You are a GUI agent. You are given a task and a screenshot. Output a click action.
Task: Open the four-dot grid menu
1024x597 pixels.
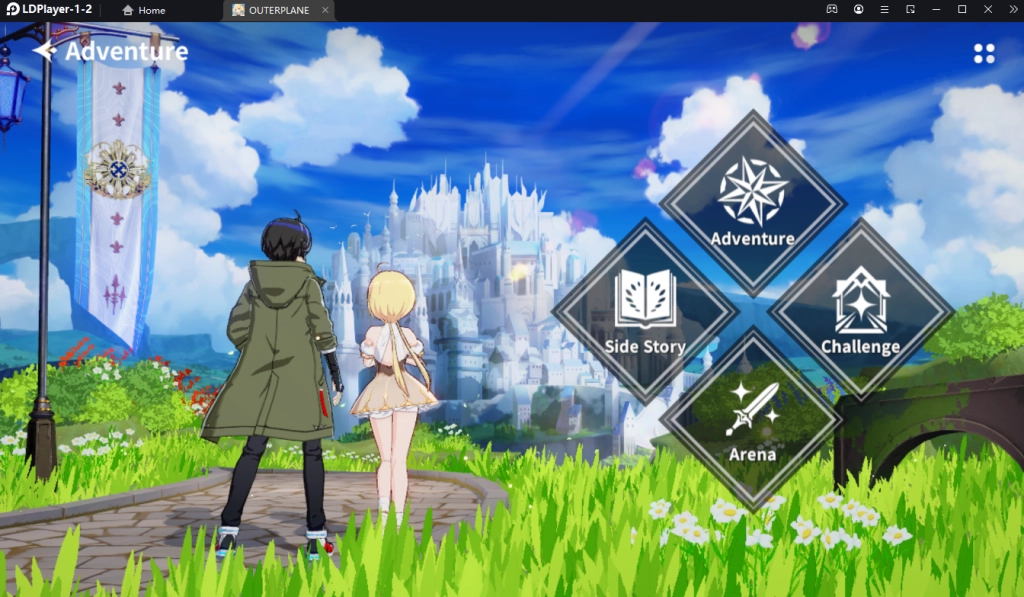click(x=984, y=53)
